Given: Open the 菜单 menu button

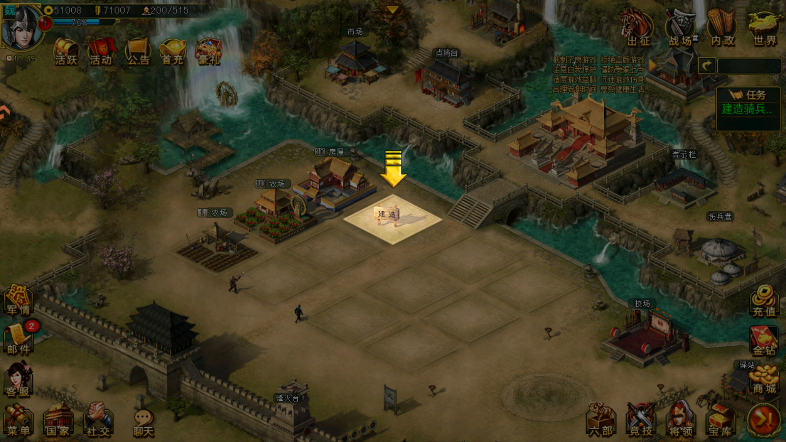Looking at the screenshot, I should [18, 420].
